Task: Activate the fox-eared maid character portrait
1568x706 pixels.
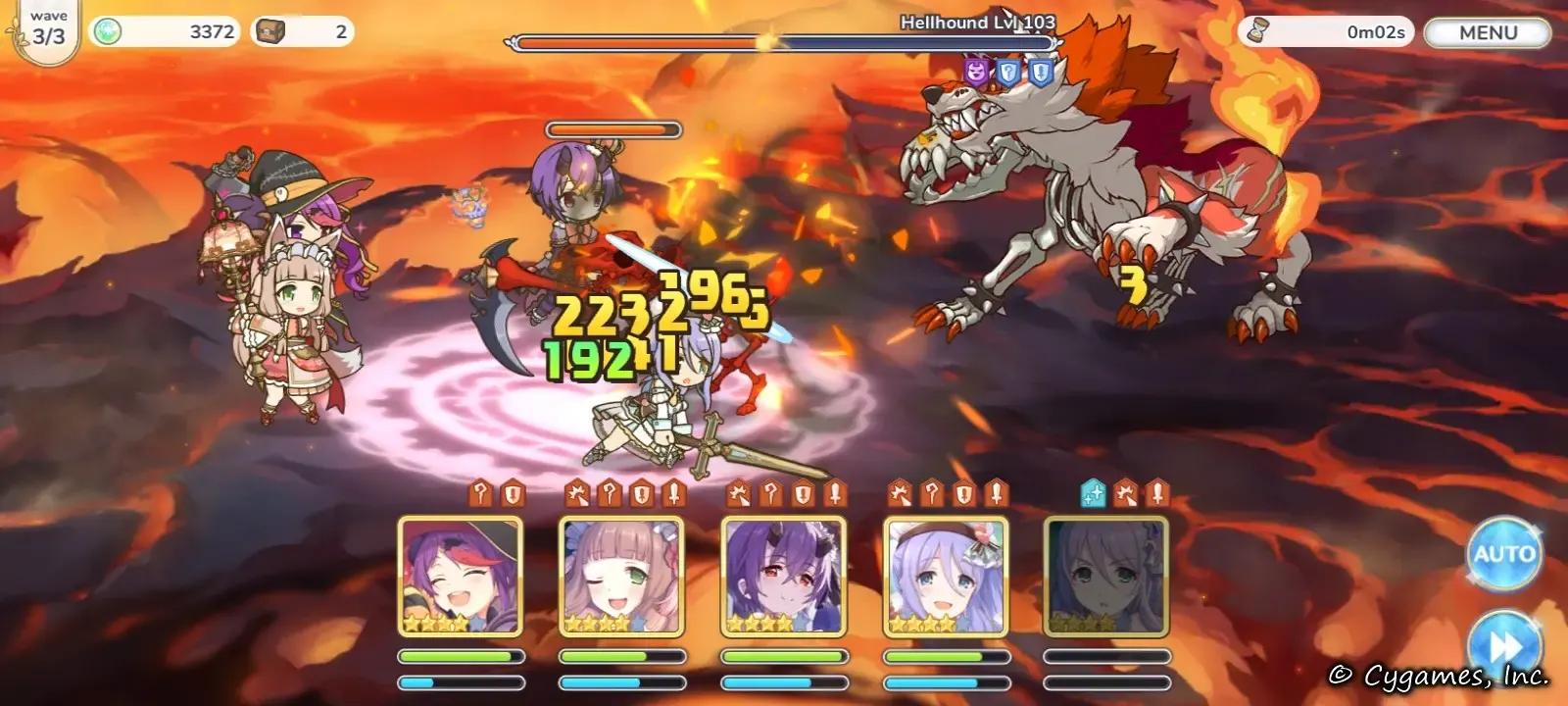Action: tap(621, 577)
